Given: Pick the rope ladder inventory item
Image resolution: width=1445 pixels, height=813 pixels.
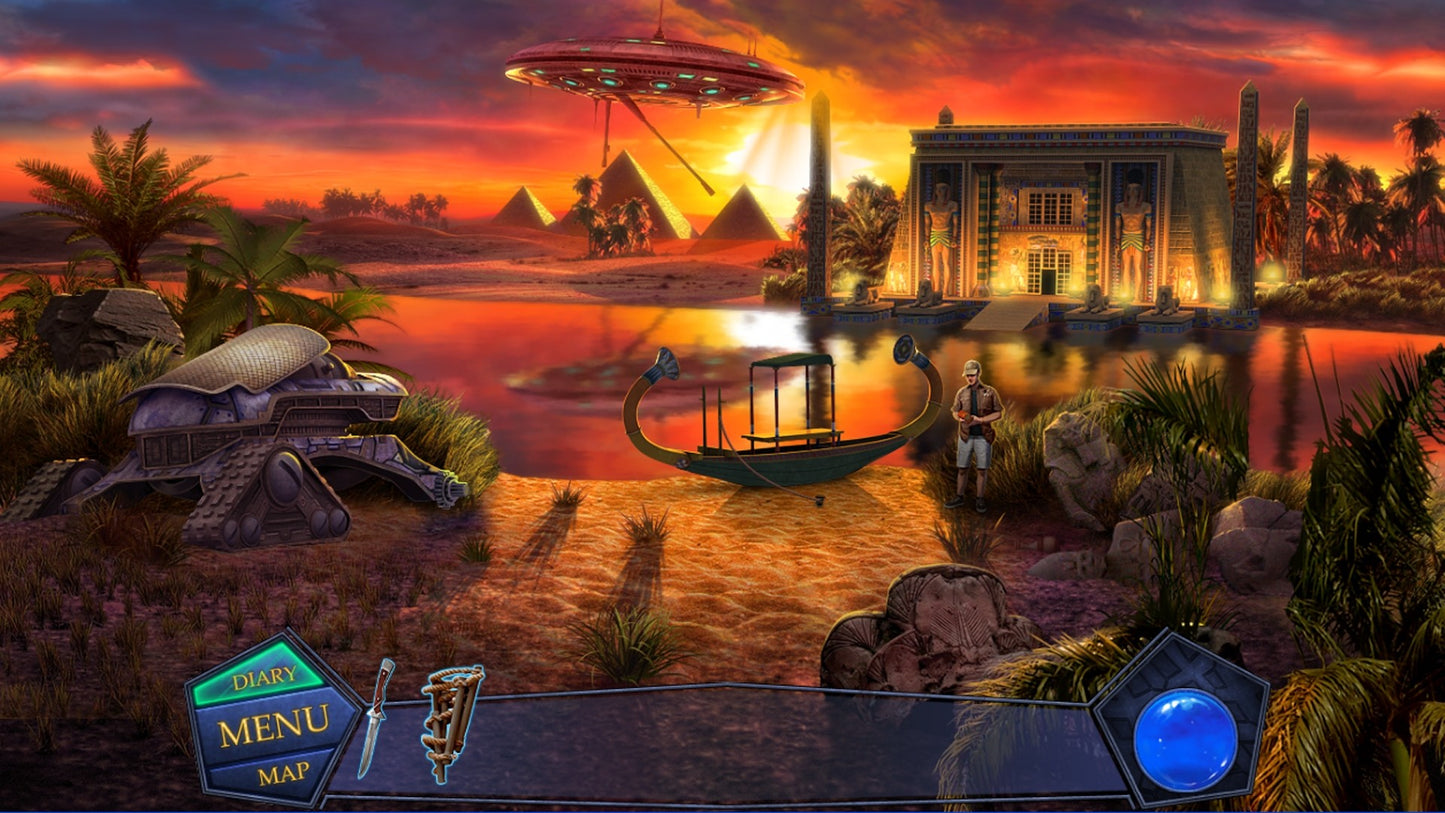Looking at the screenshot, I should coord(450,721).
